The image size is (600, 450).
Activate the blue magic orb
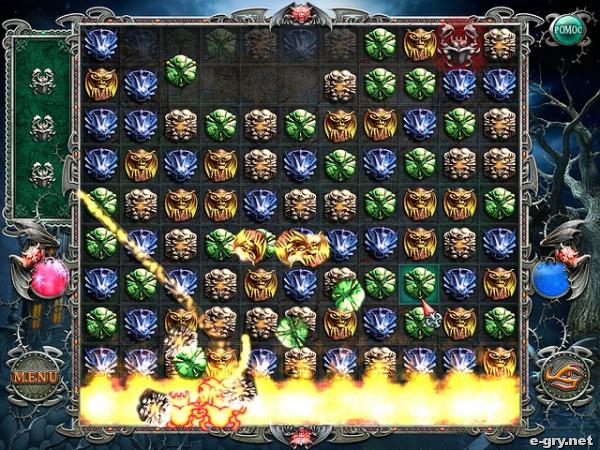(549, 279)
